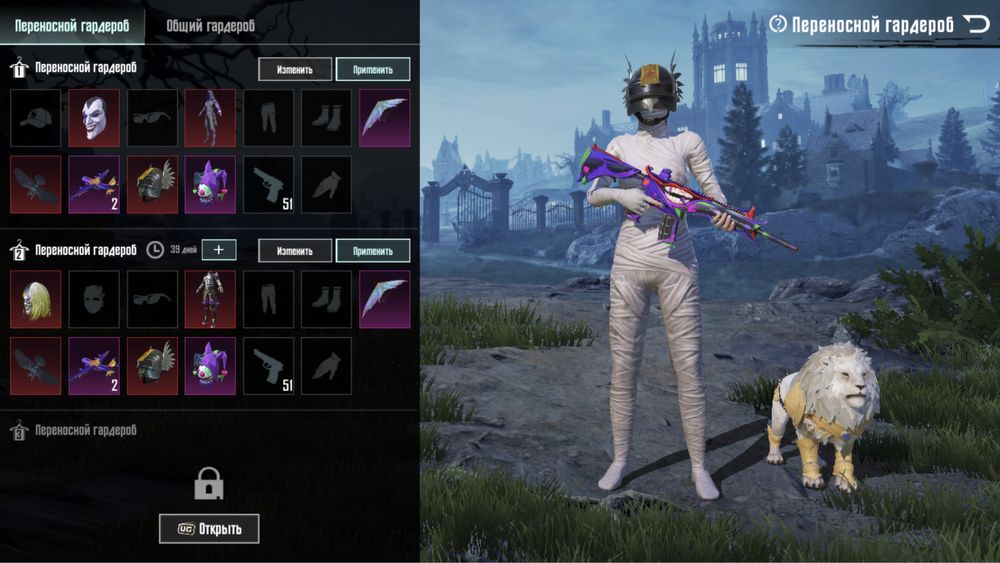Edit wardrobe 2 using its Изменить button
The image size is (1000, 563).
click(295, 250)
